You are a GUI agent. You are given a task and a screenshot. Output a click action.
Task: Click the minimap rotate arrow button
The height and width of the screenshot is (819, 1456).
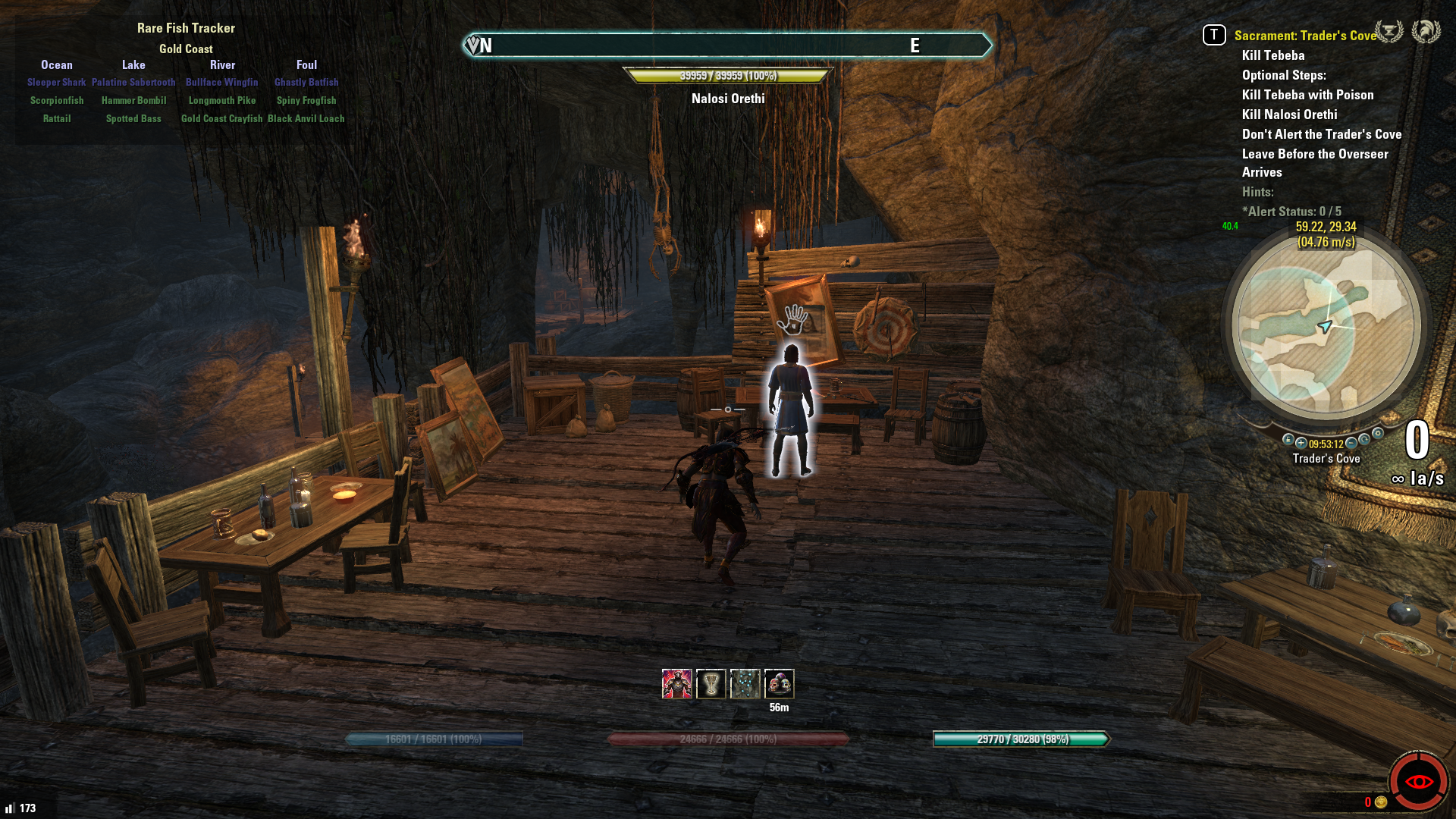pyautogui.click(x=1364, y=439)
